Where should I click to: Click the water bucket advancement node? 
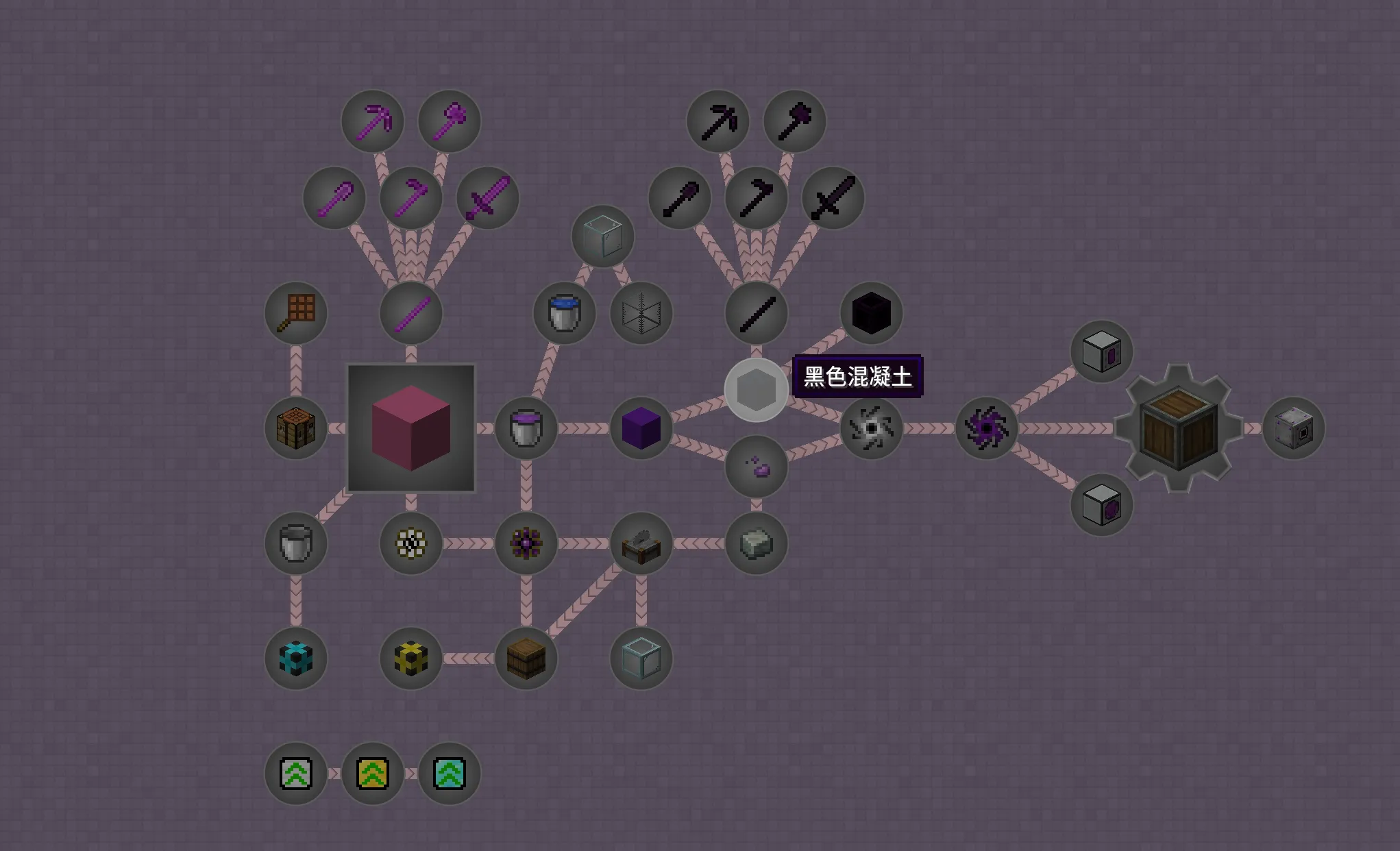[563, 314]
